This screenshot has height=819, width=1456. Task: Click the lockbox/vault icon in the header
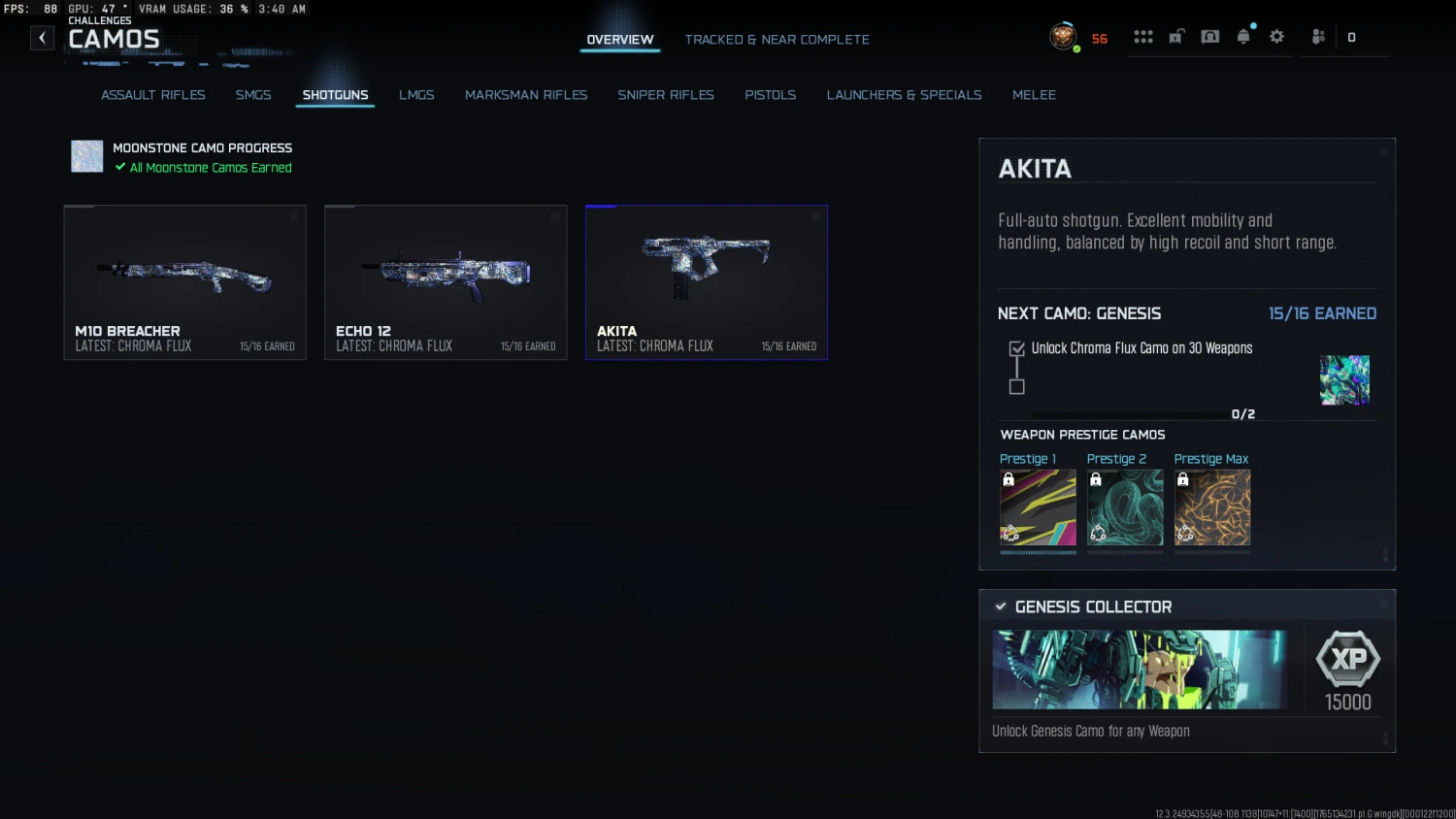coord(1175,36)
